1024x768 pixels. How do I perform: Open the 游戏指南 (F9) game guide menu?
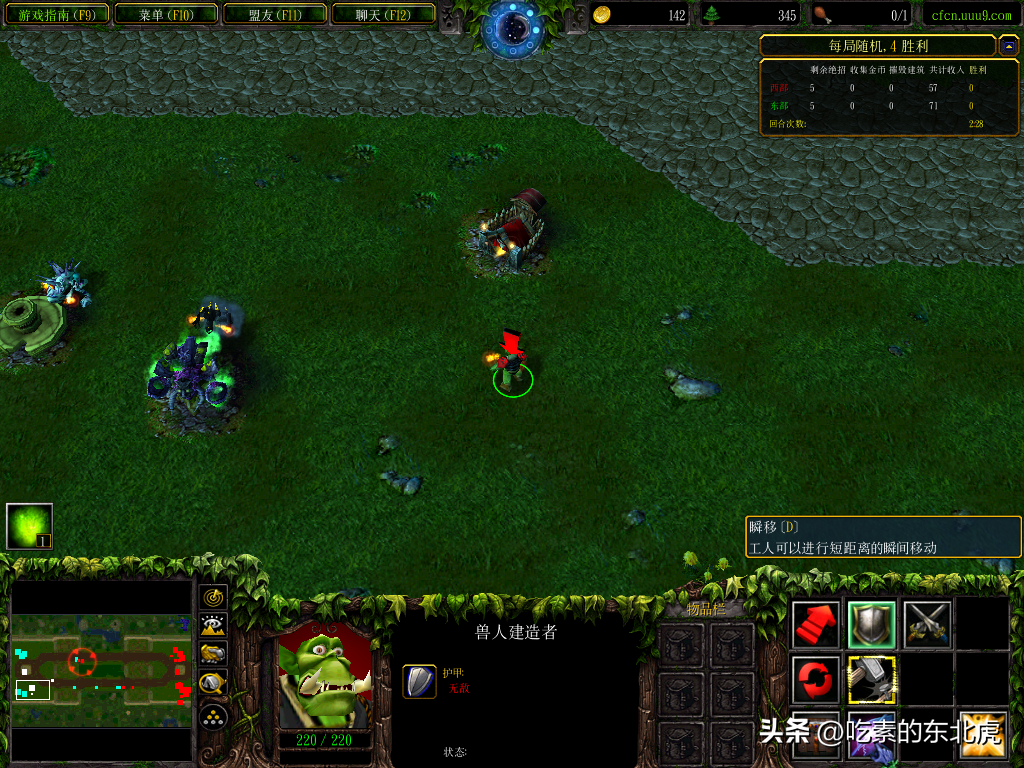click(x=57, y=14)
